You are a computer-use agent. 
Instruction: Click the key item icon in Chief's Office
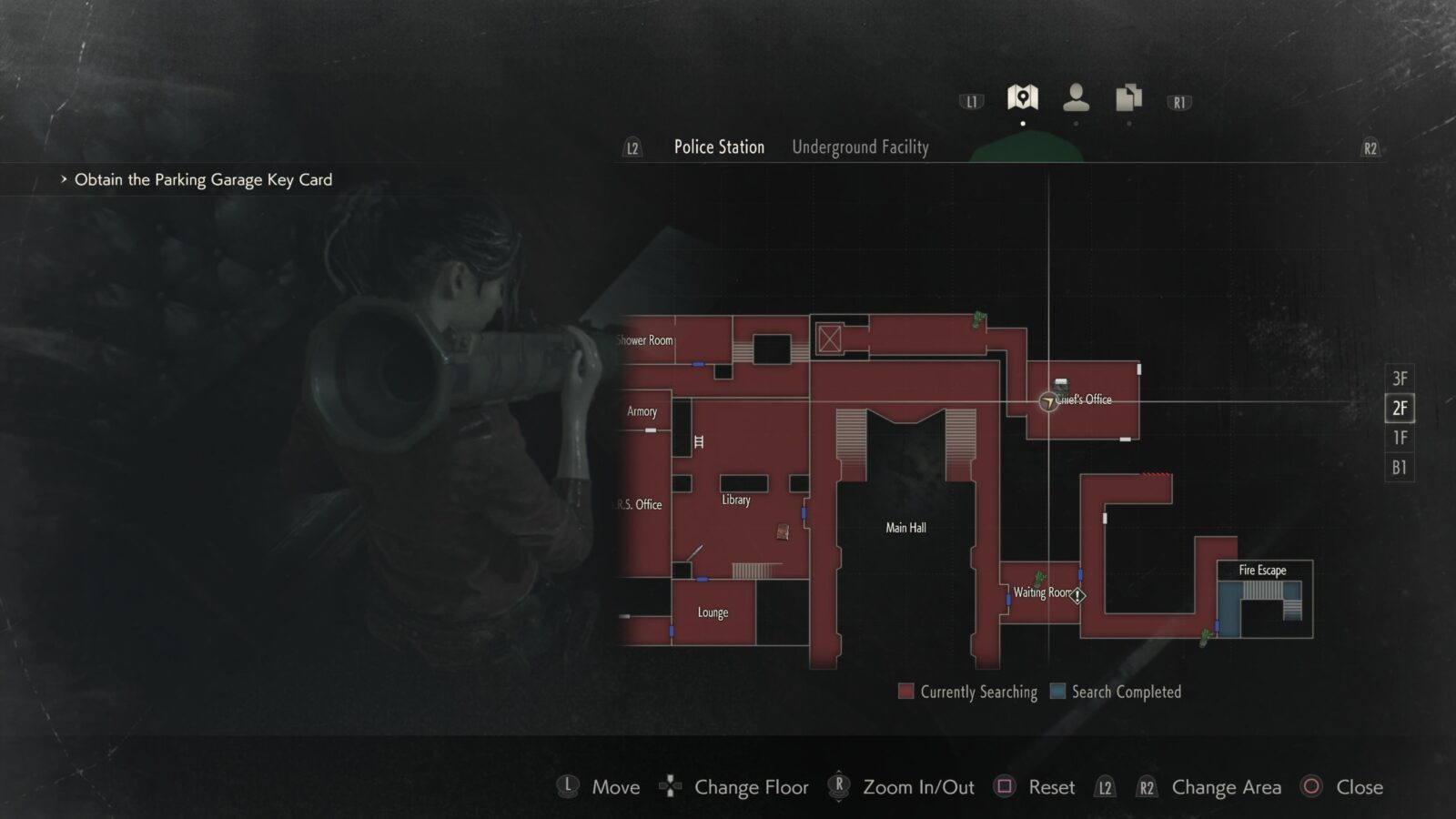click(1059, 386)
